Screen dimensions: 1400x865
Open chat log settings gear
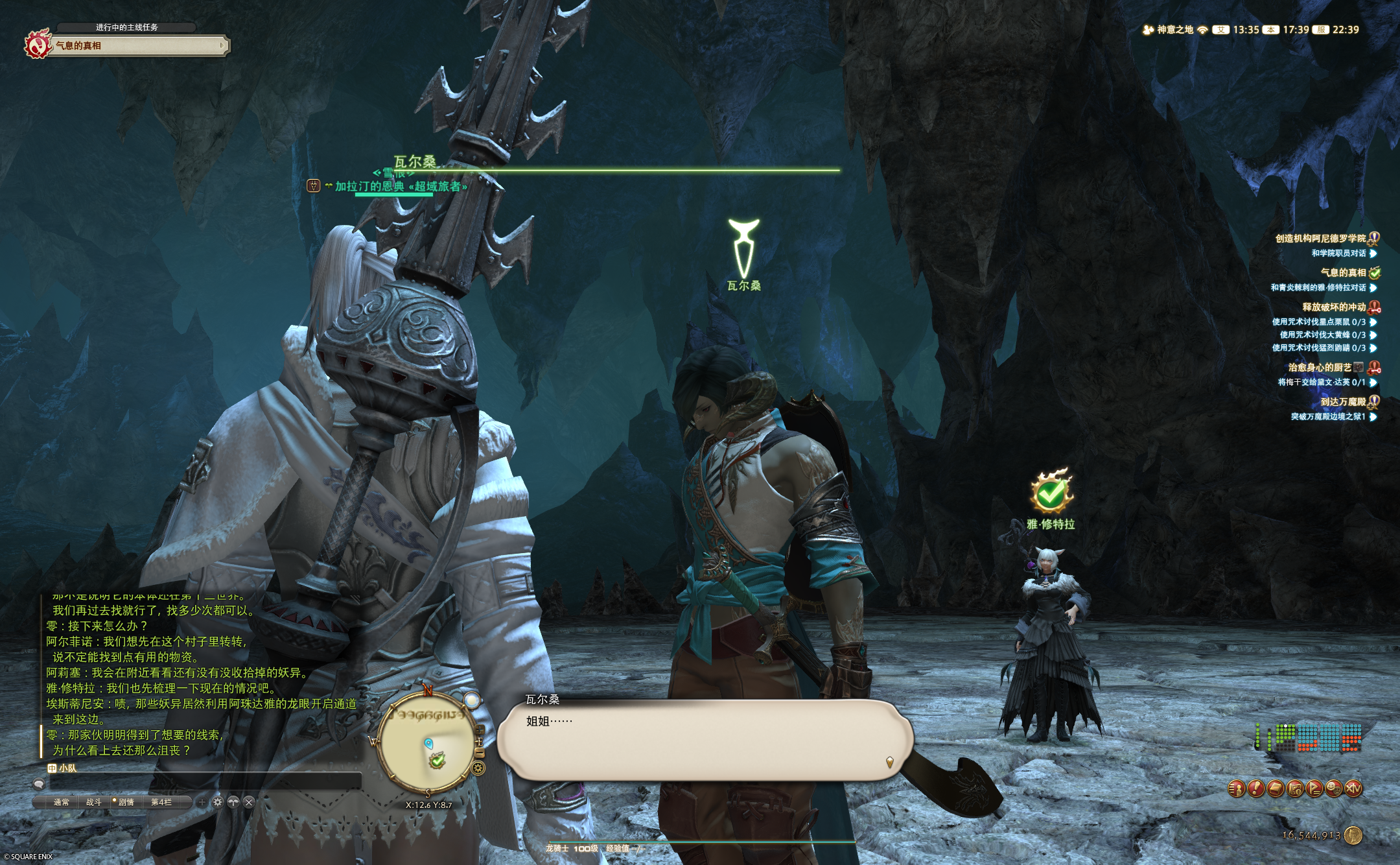click(x=218, y=802)
